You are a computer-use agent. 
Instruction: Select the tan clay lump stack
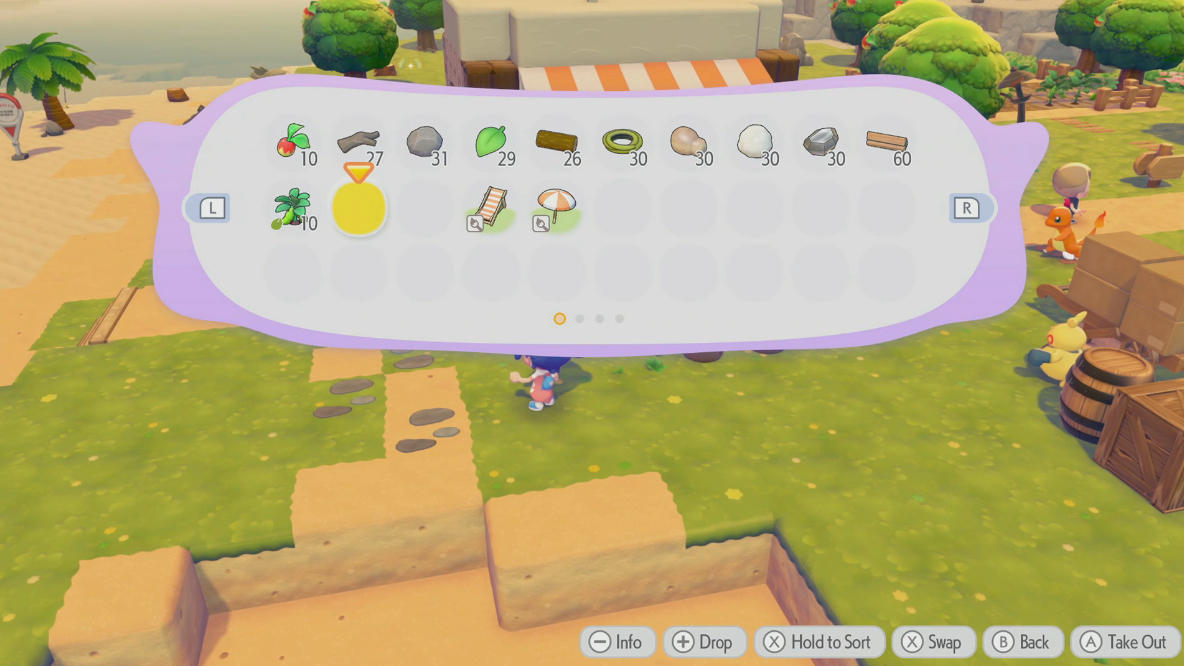pos(687,143)
